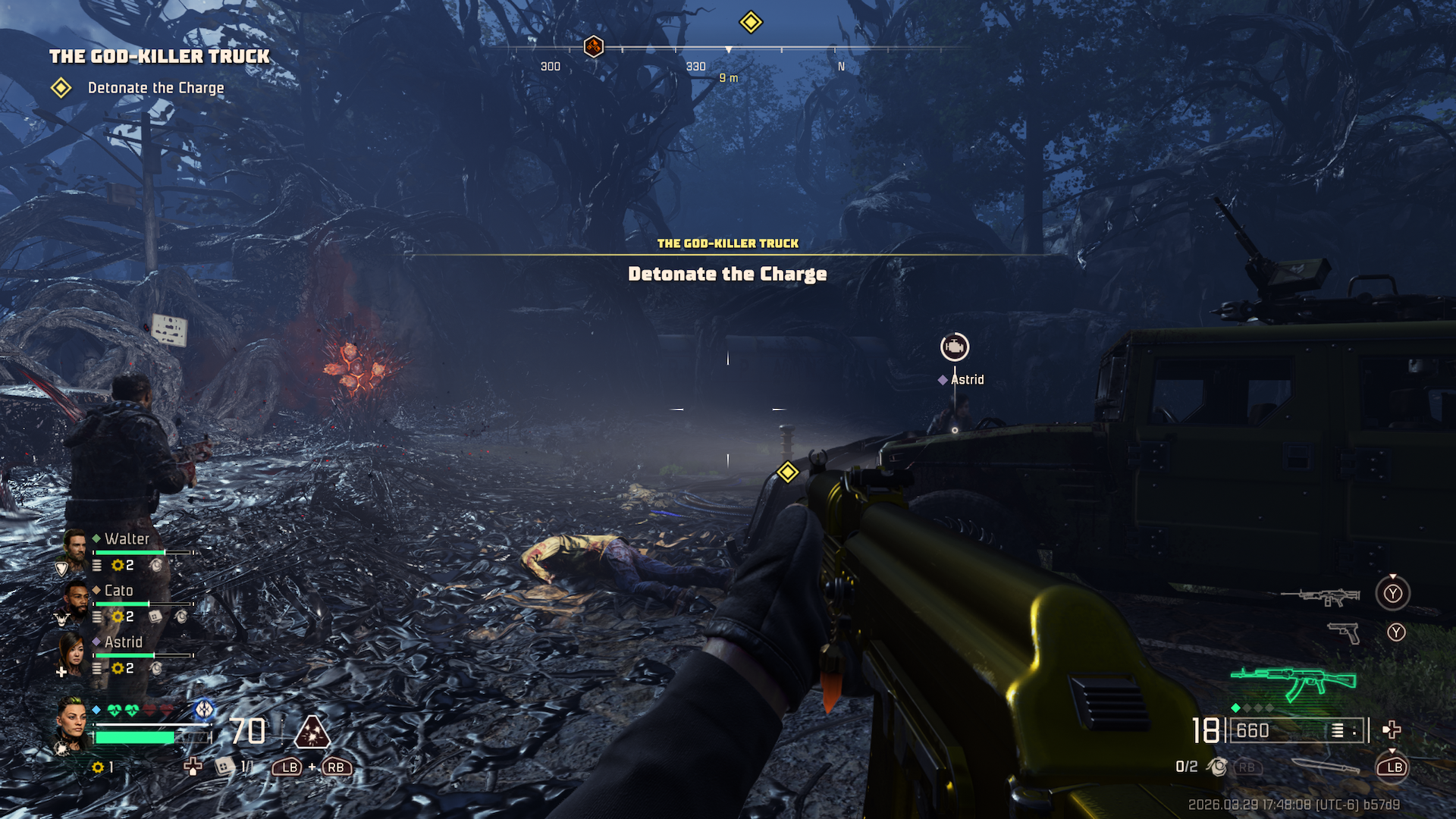The width and height of the screenshot is (1456, 819).
Task: Switch to the submachine gun weapon
Action: 1320,597
